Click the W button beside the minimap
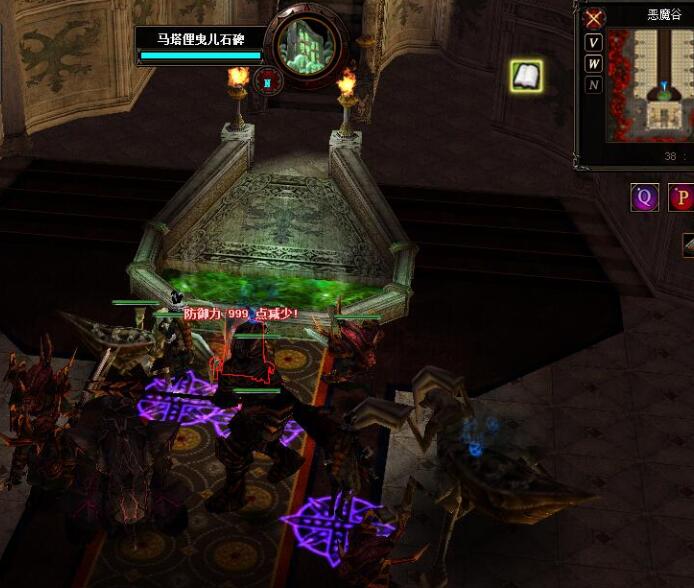The width and height of the screenshot is (694, 588). coord(594,64)
